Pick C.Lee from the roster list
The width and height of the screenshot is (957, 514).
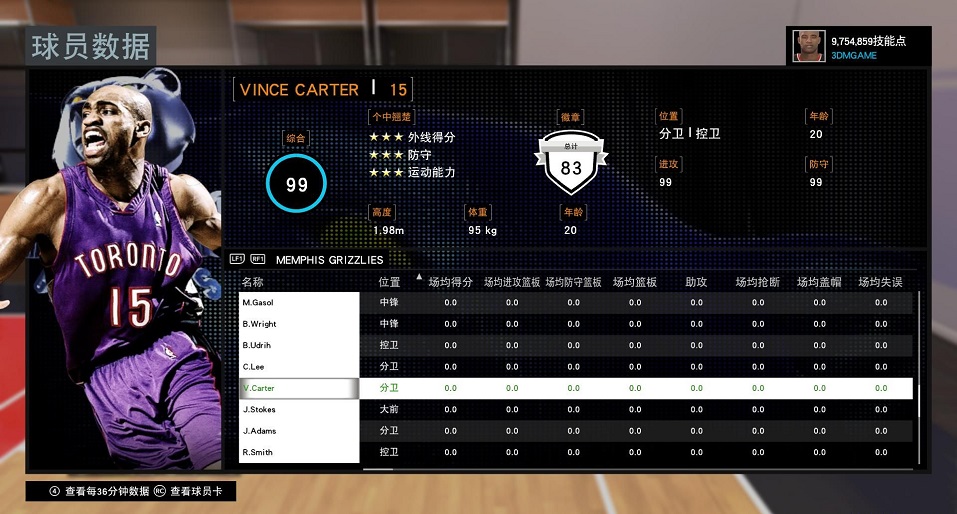tap(299, 367)
